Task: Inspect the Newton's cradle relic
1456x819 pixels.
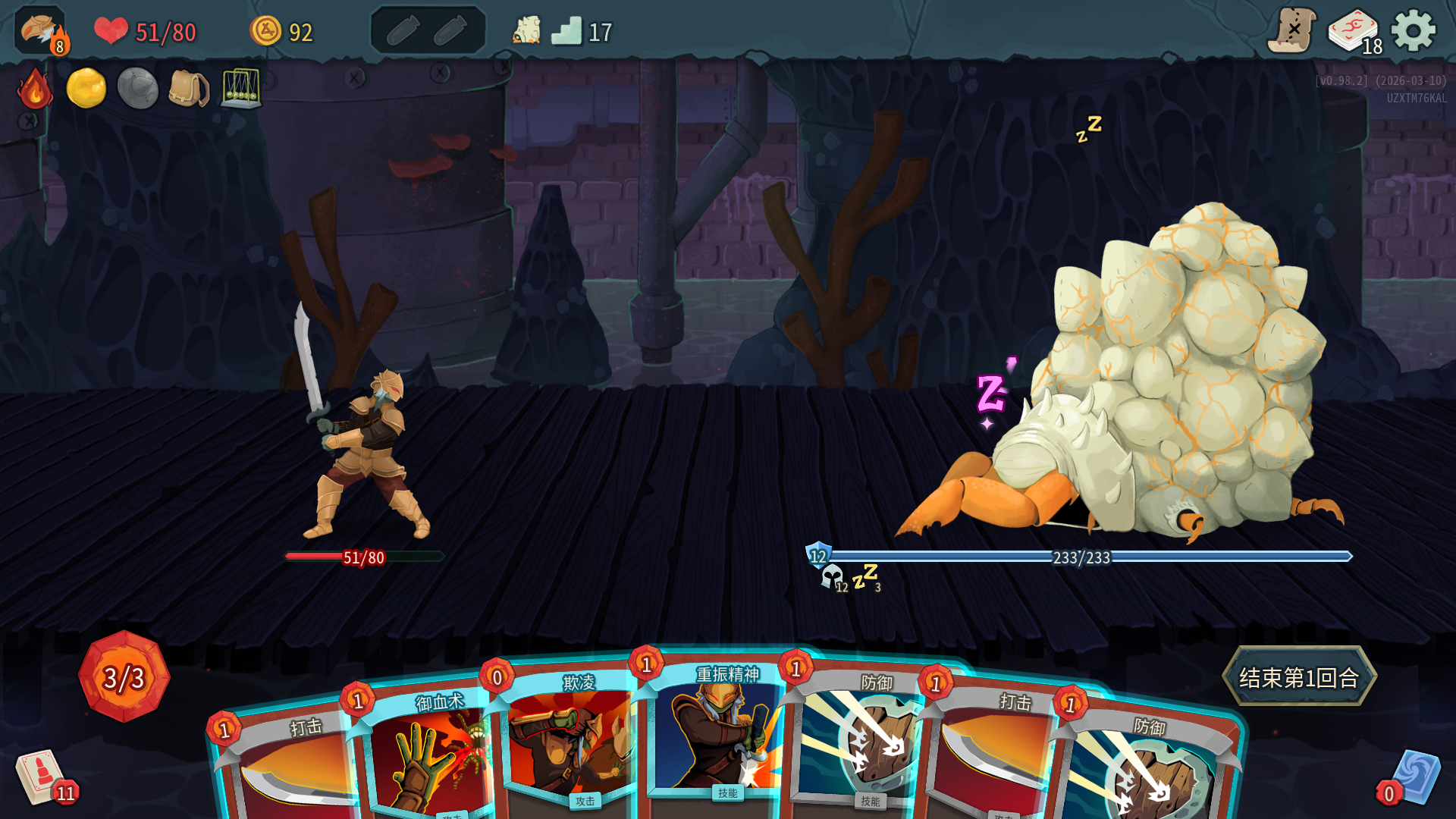Action: point(241,89)
